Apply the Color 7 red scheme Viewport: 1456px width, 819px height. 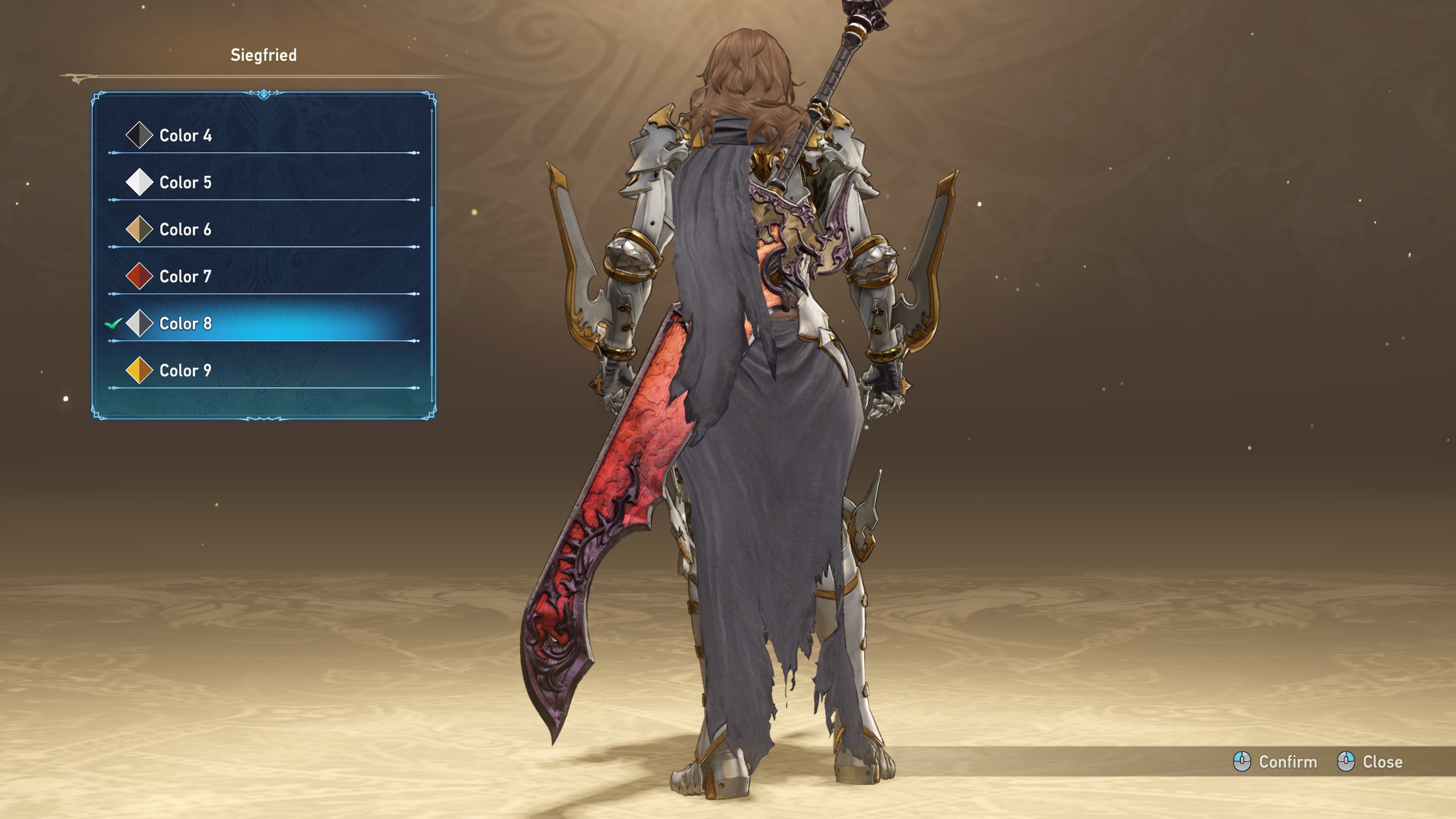click(x=185, y=277)
